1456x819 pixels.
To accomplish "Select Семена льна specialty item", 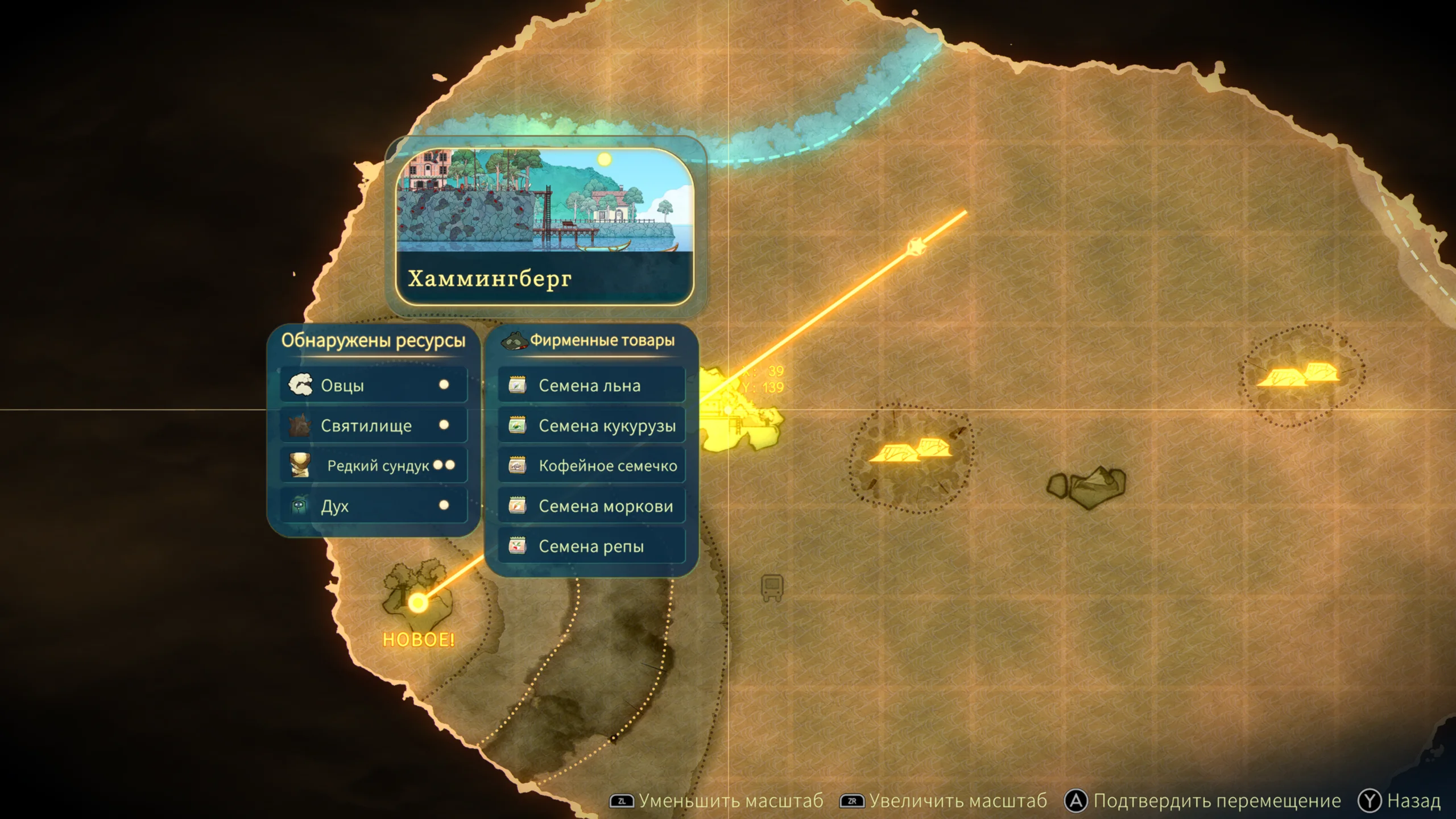I will click(591, 386).
